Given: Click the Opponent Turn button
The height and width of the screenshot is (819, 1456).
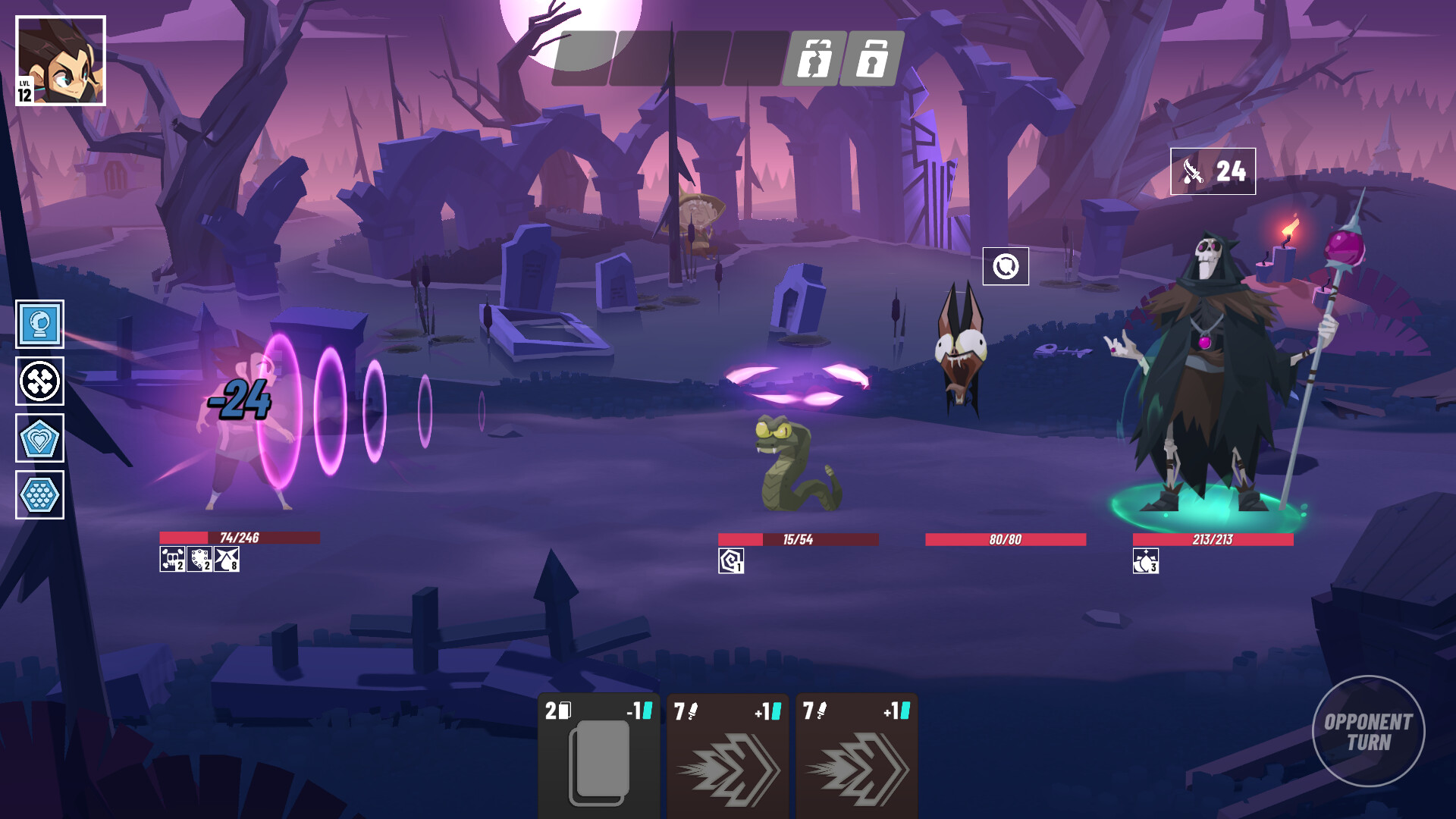Looking at the screenshot, I should click(x=1368, y=732).
